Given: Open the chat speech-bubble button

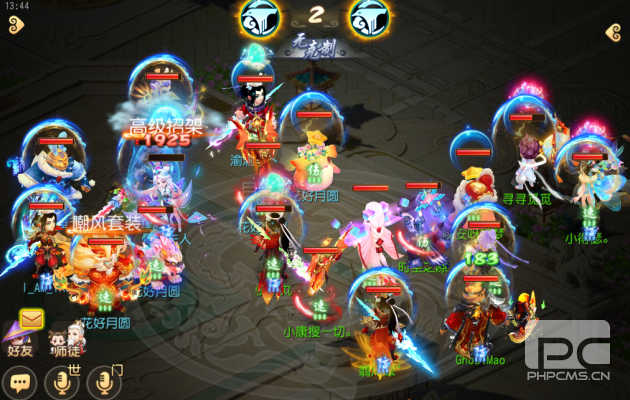Looking at the screenshot, I should coord(19,381).
